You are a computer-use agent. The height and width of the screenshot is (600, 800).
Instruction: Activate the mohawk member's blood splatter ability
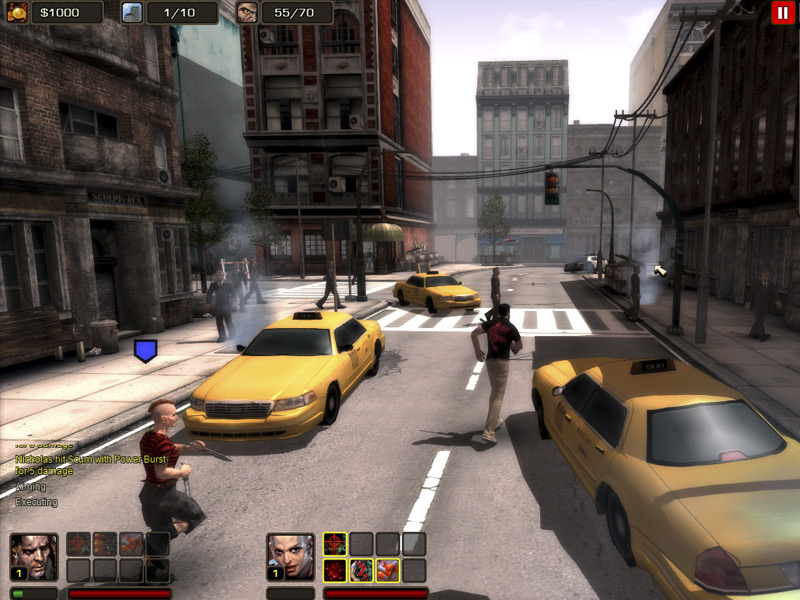click(x=335, y=570)
